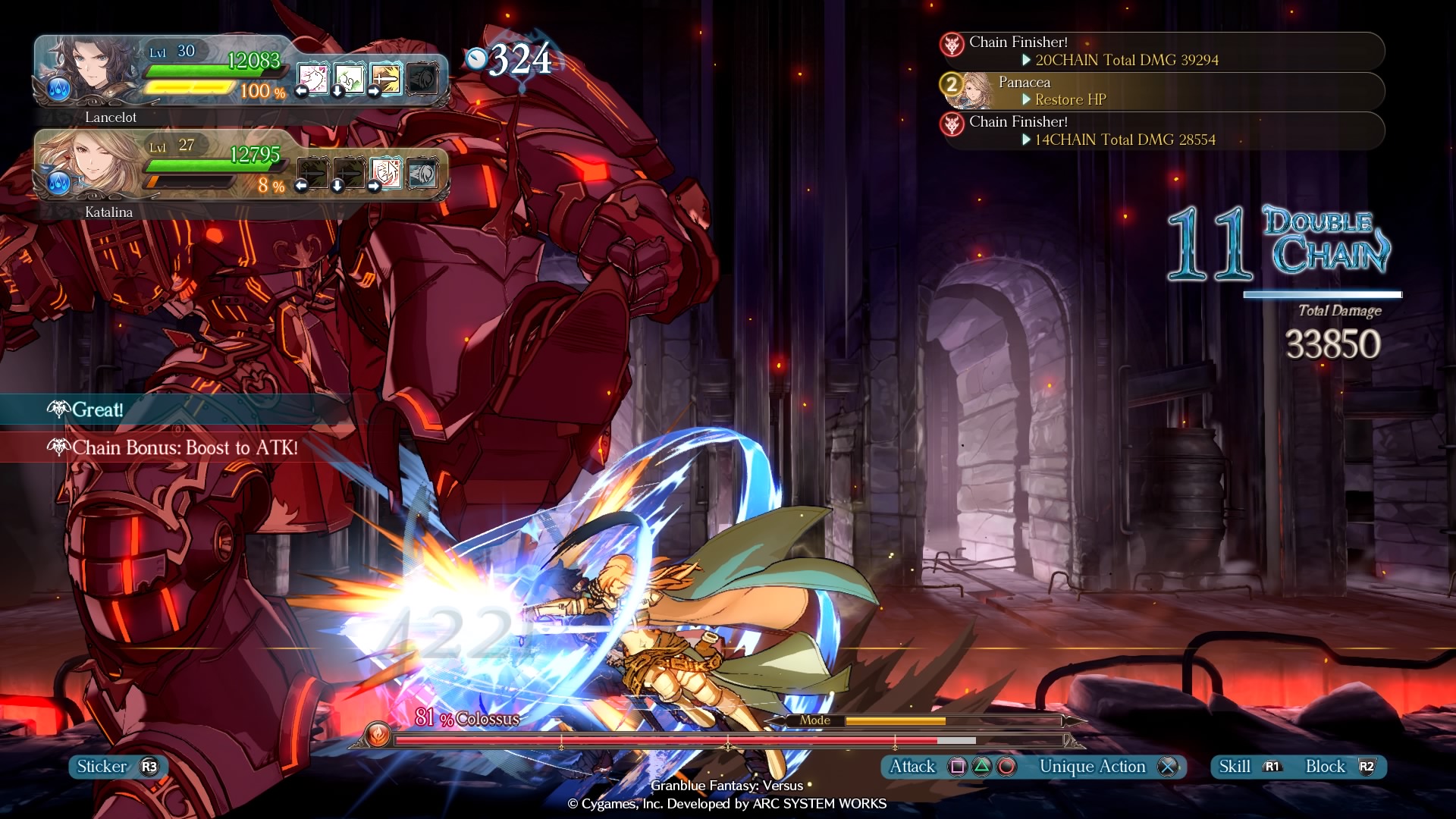
Task: Click Katalina's water element badge
Action: (x=58, y=183)
